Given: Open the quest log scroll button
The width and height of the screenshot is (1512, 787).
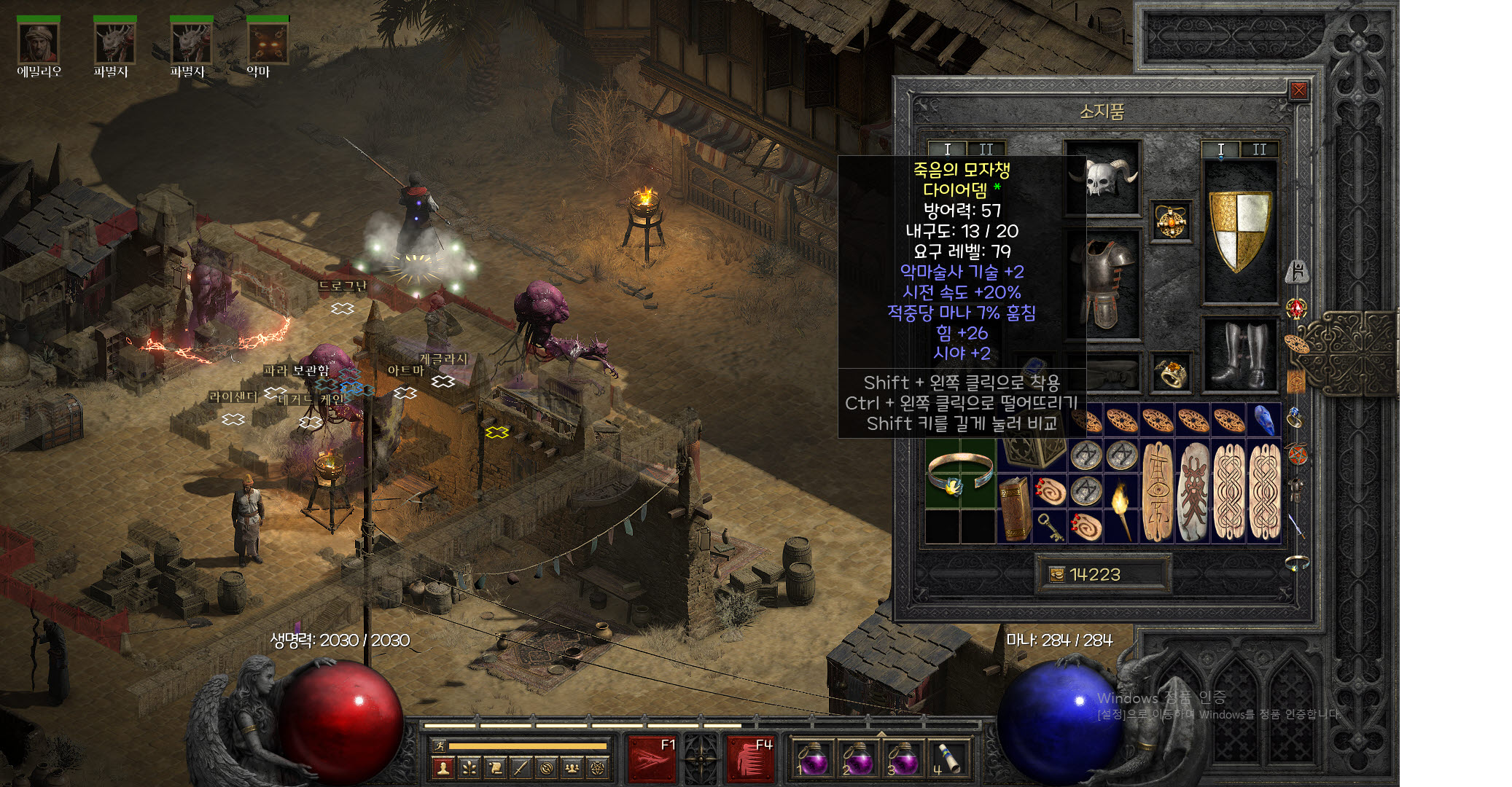Looking at the screenshot, I should coord(495,767).
